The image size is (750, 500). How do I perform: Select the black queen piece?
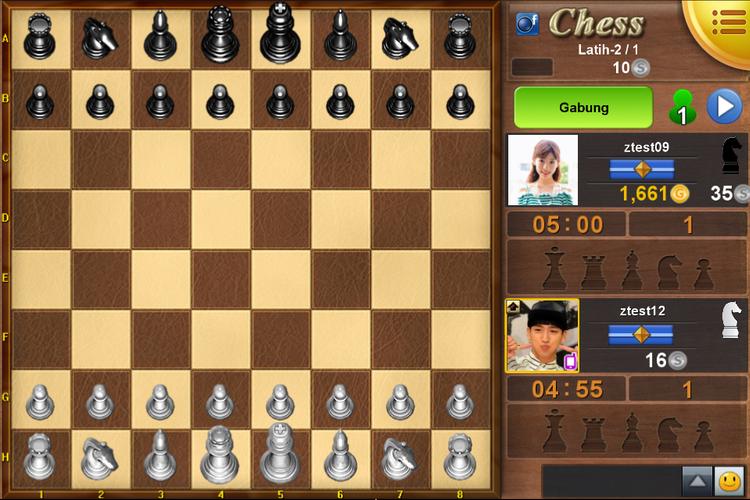coord(220,35)
